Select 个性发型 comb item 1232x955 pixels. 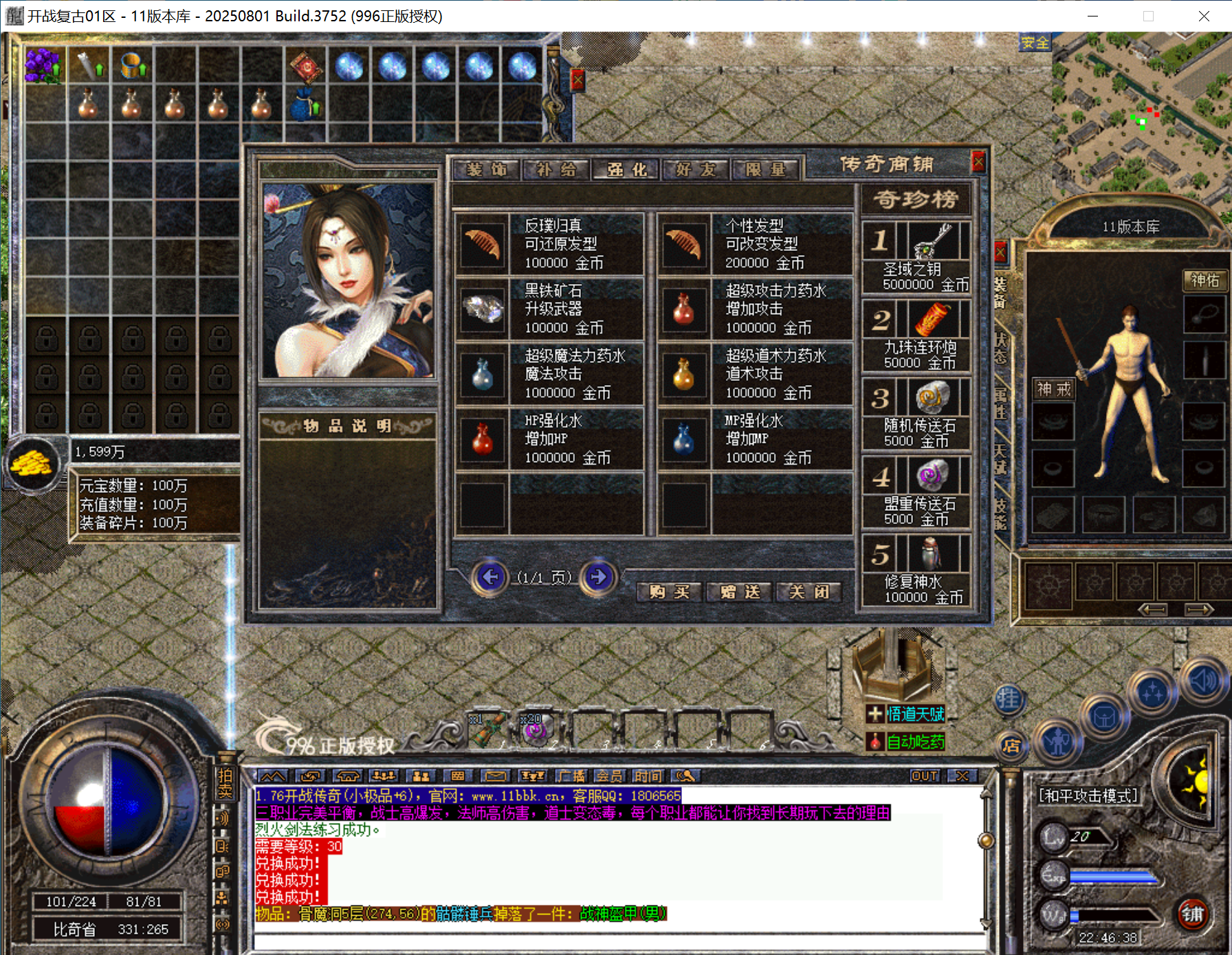click(754, 244)
